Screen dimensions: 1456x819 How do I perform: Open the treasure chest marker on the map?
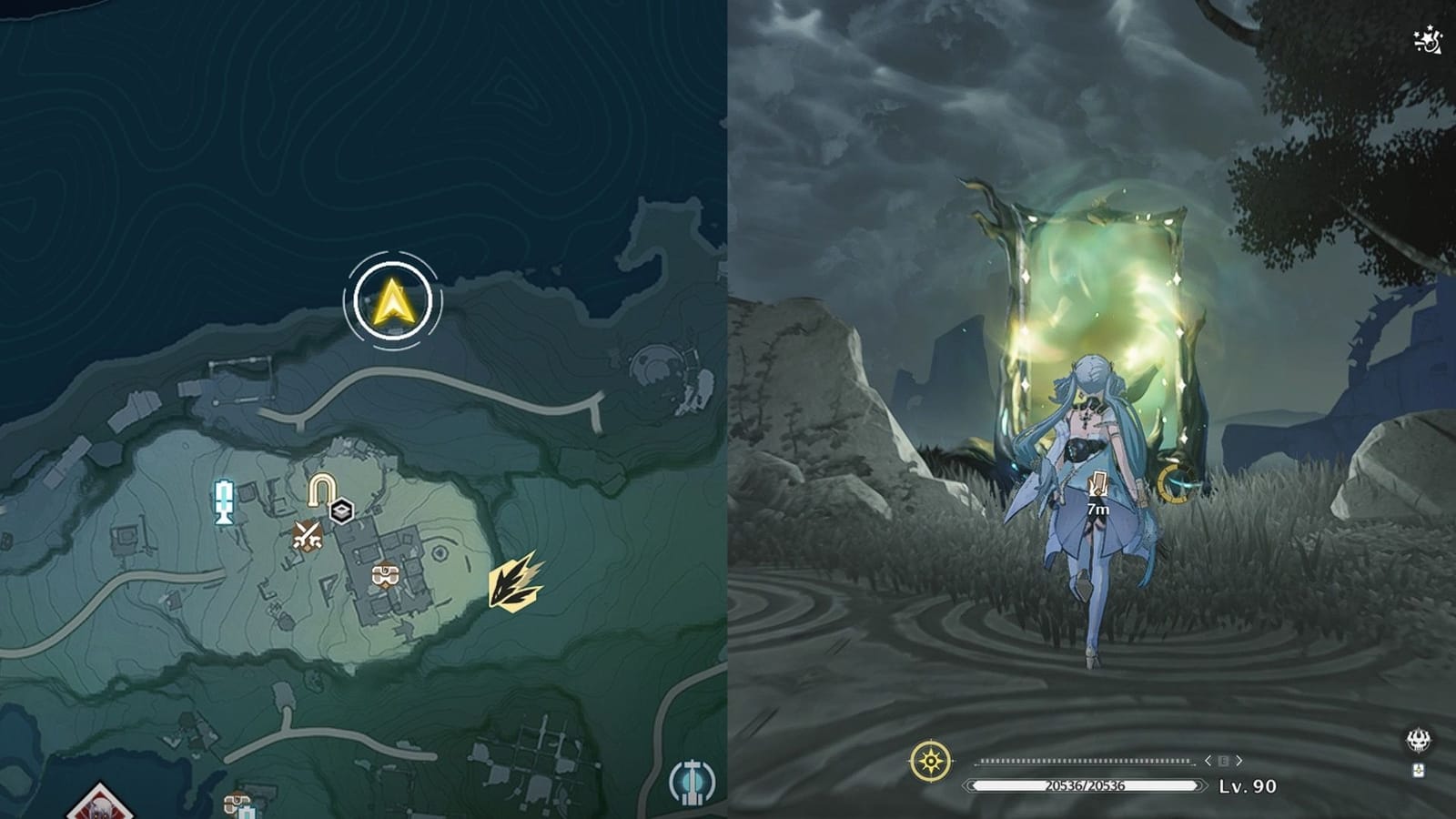click(386, 574)
